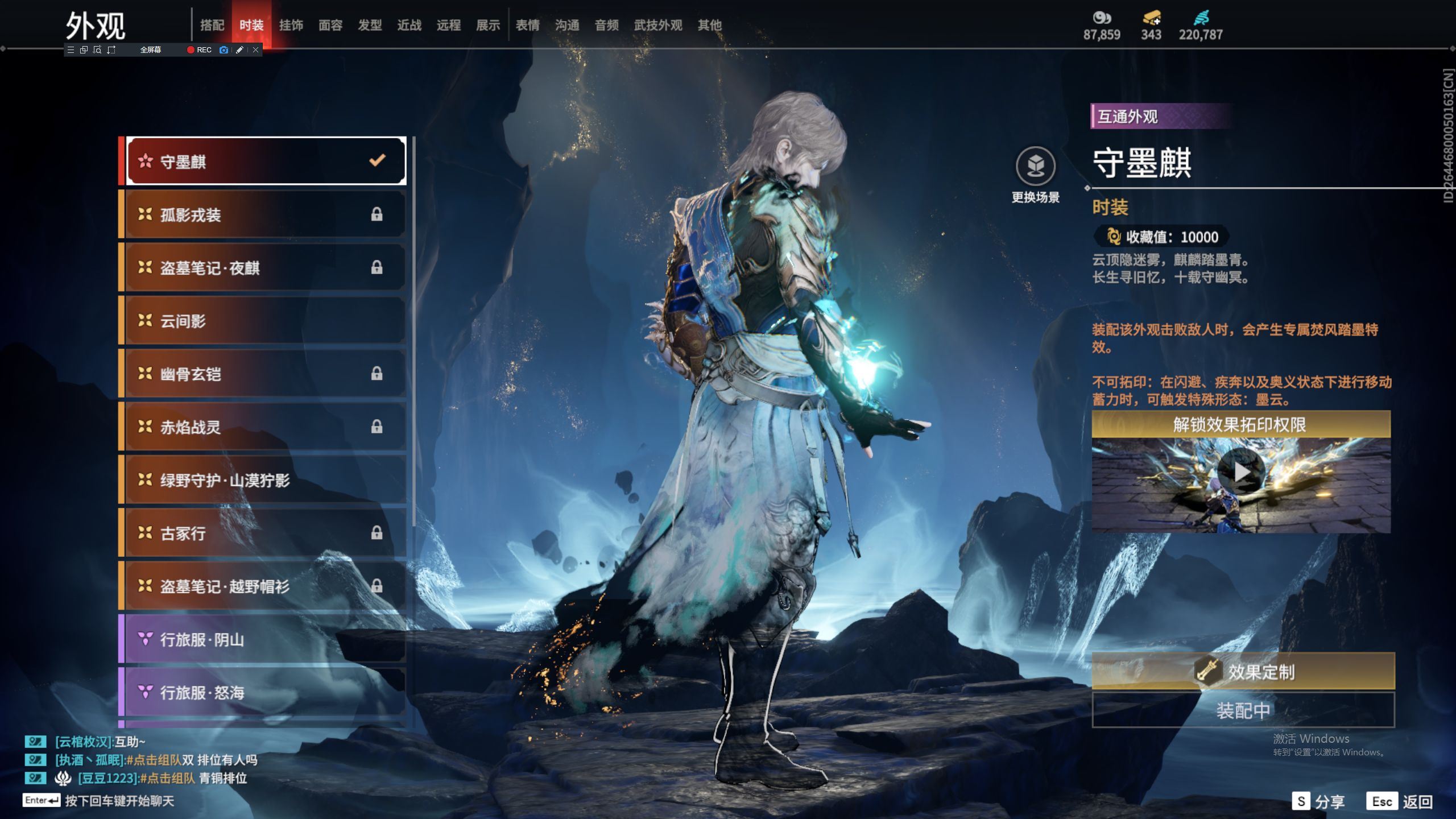Switch to the 挂饰 tab

tap(291, 25)
